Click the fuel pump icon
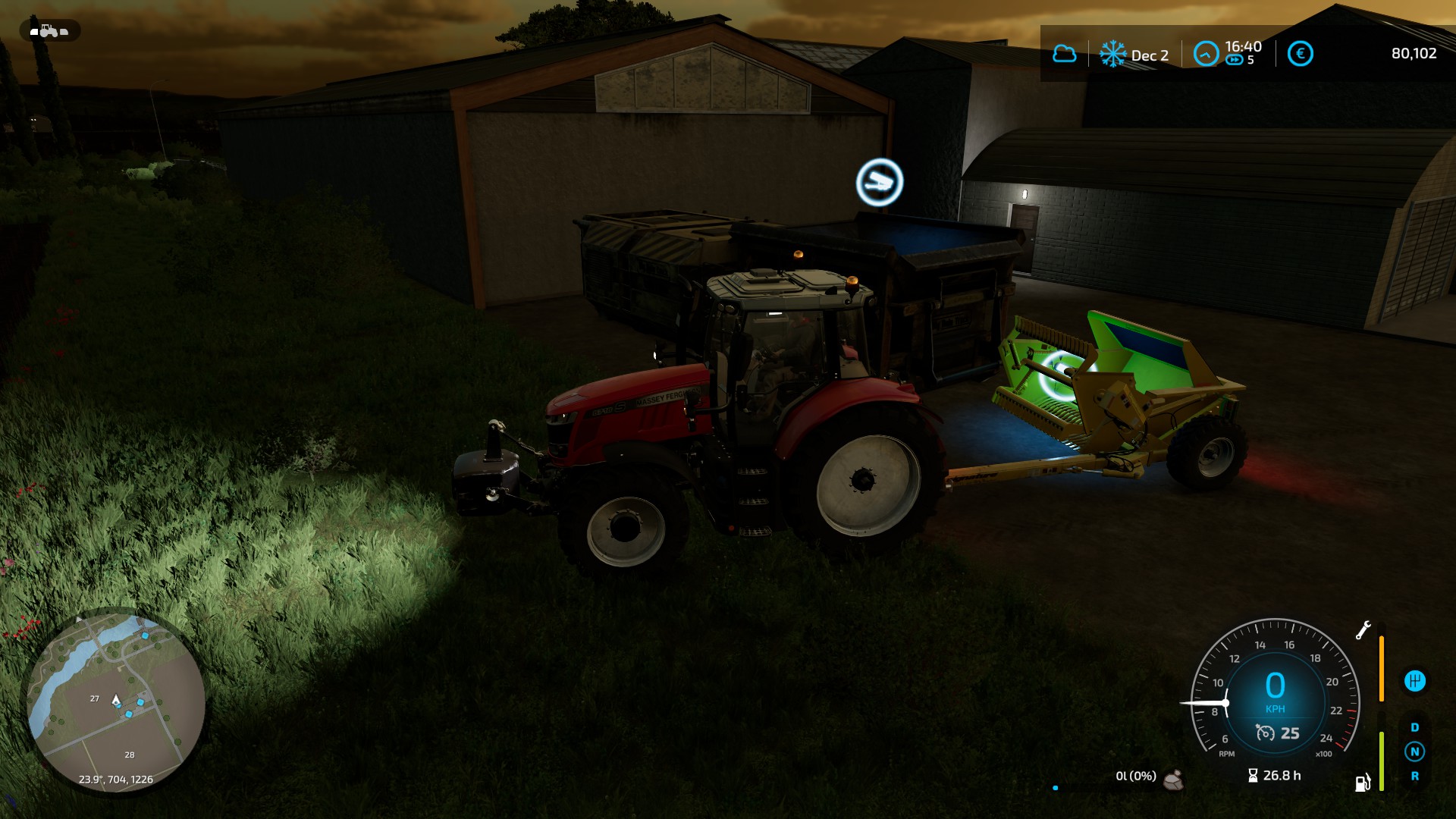This screenshot has height=819, width=1456. coord(1363,783)
